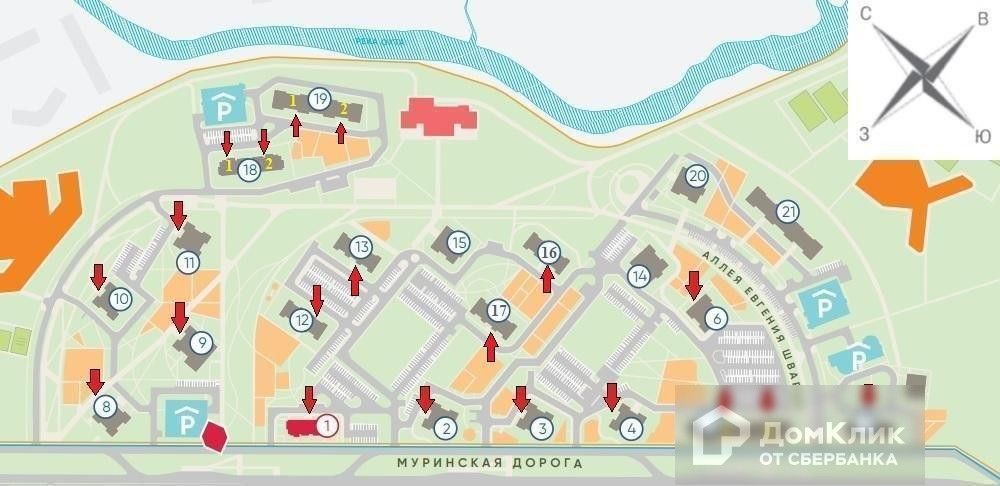Select the circled number 21 marker

click(789, 211)
